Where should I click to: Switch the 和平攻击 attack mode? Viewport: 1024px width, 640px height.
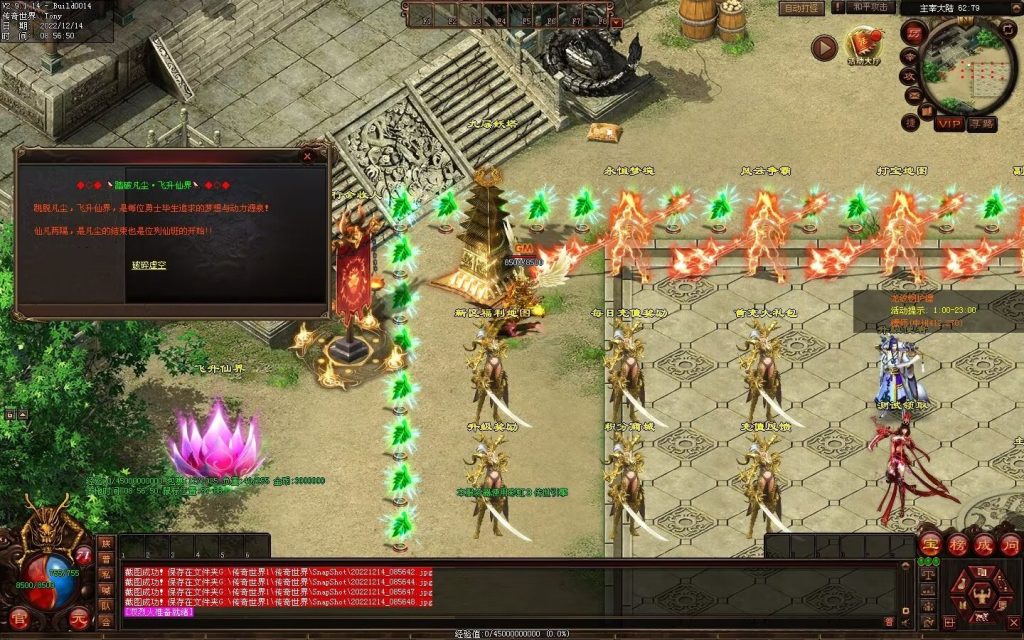click(x=869, y=8)
